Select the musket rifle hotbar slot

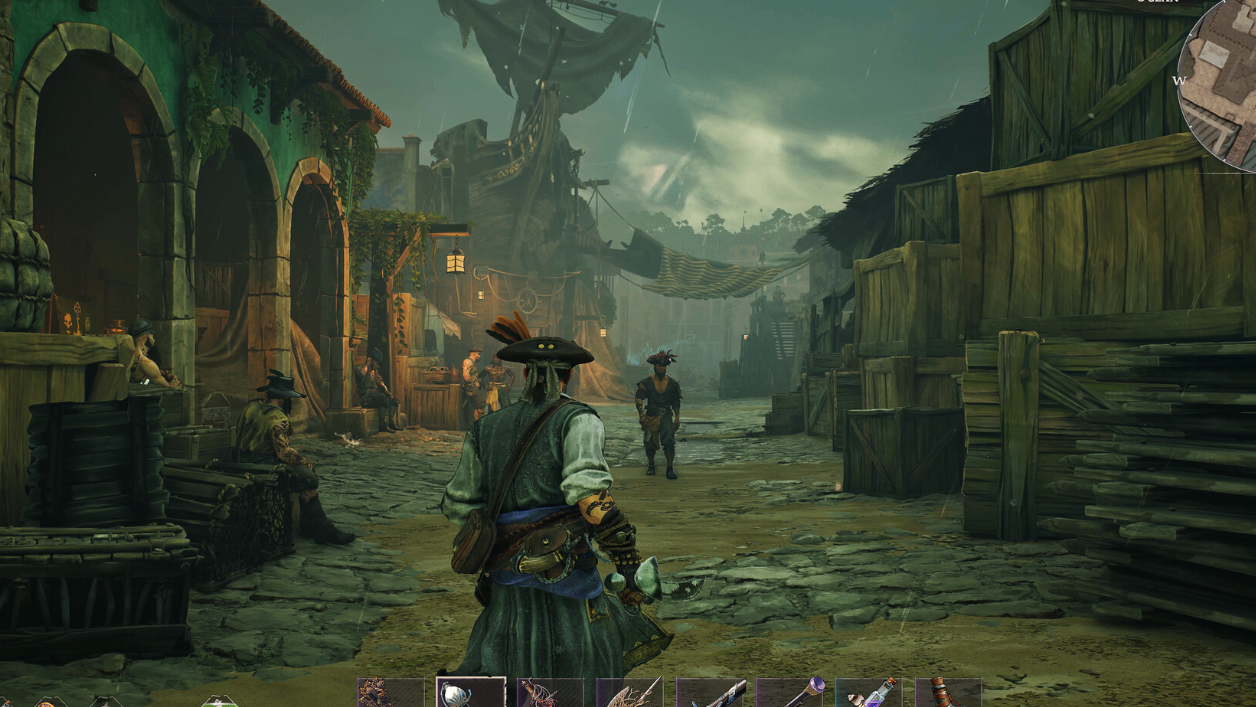[709, 693]
